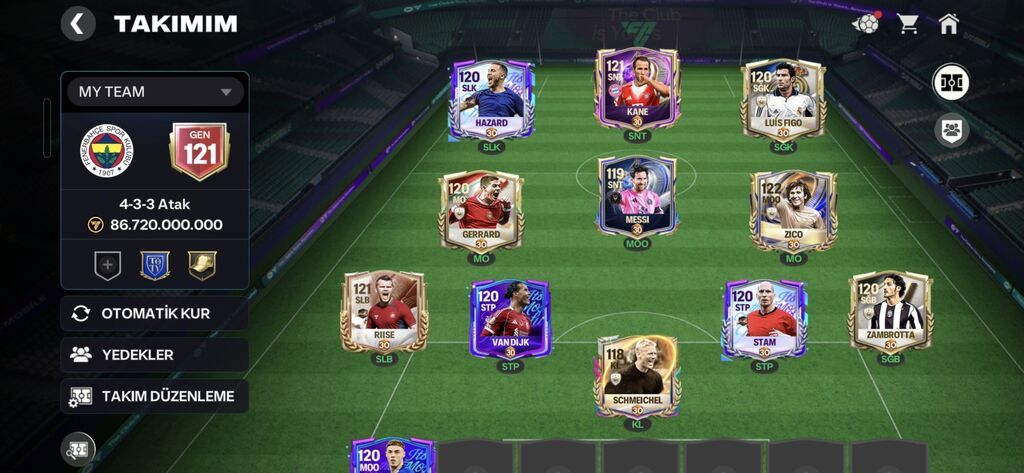Open the football notifications icon

[866, 24]
